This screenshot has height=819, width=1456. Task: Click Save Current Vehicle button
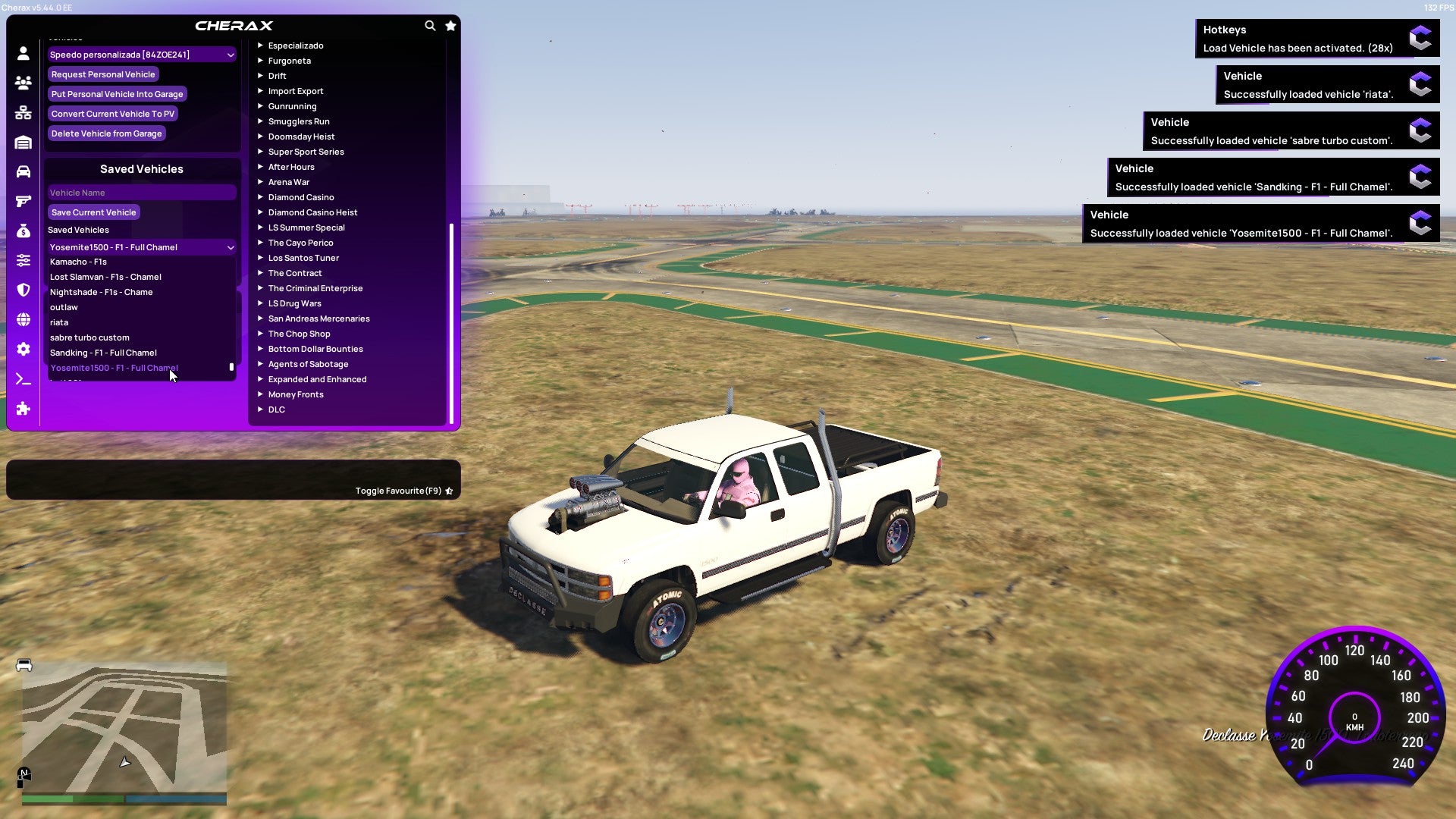click(93, 212)
